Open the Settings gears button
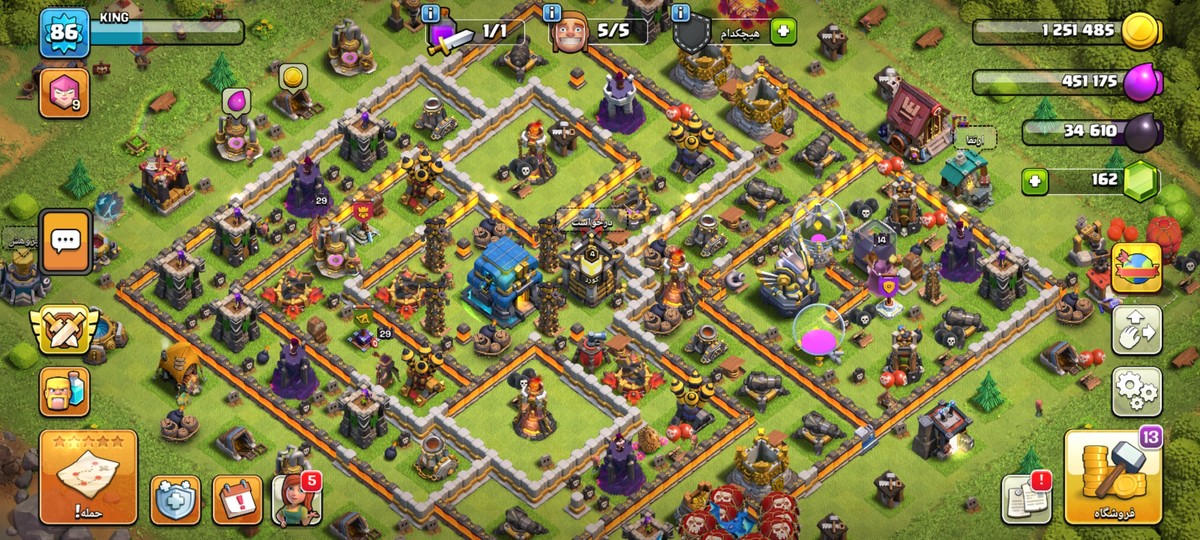Viewport: 1200px width, 540px height. (1137, 391)
